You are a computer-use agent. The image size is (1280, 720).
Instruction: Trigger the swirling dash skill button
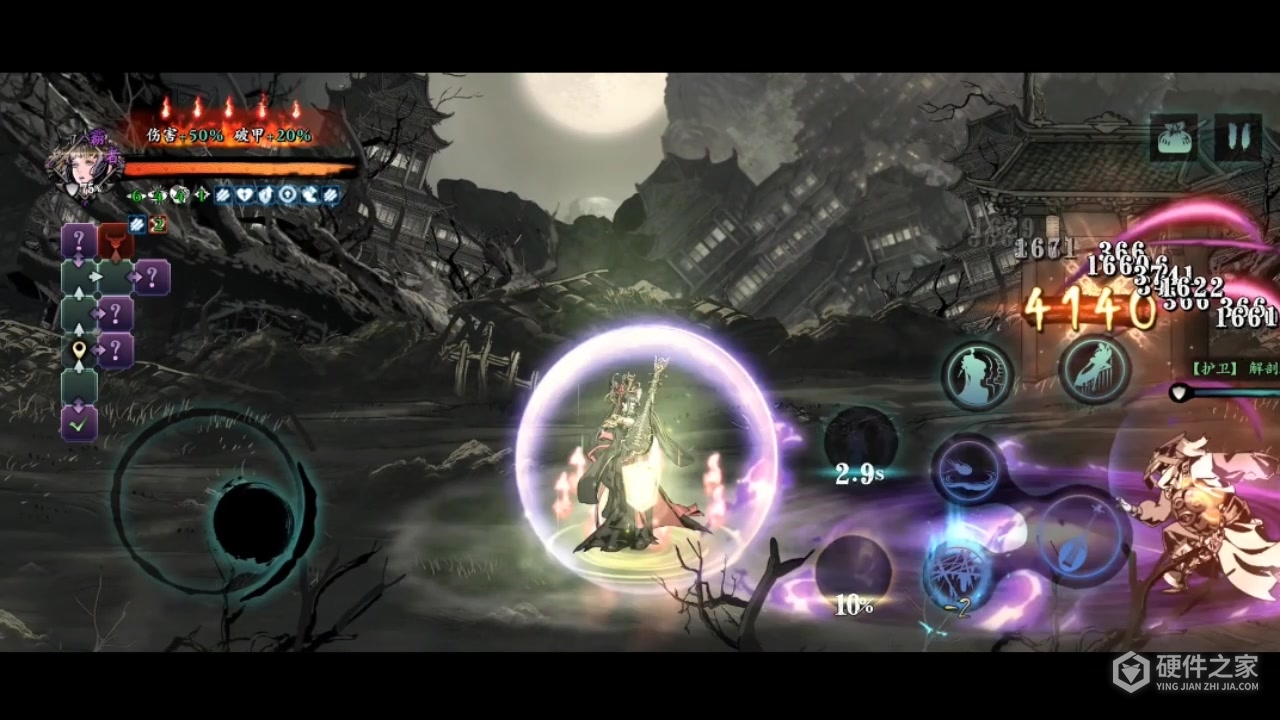(x=968, y=468)
